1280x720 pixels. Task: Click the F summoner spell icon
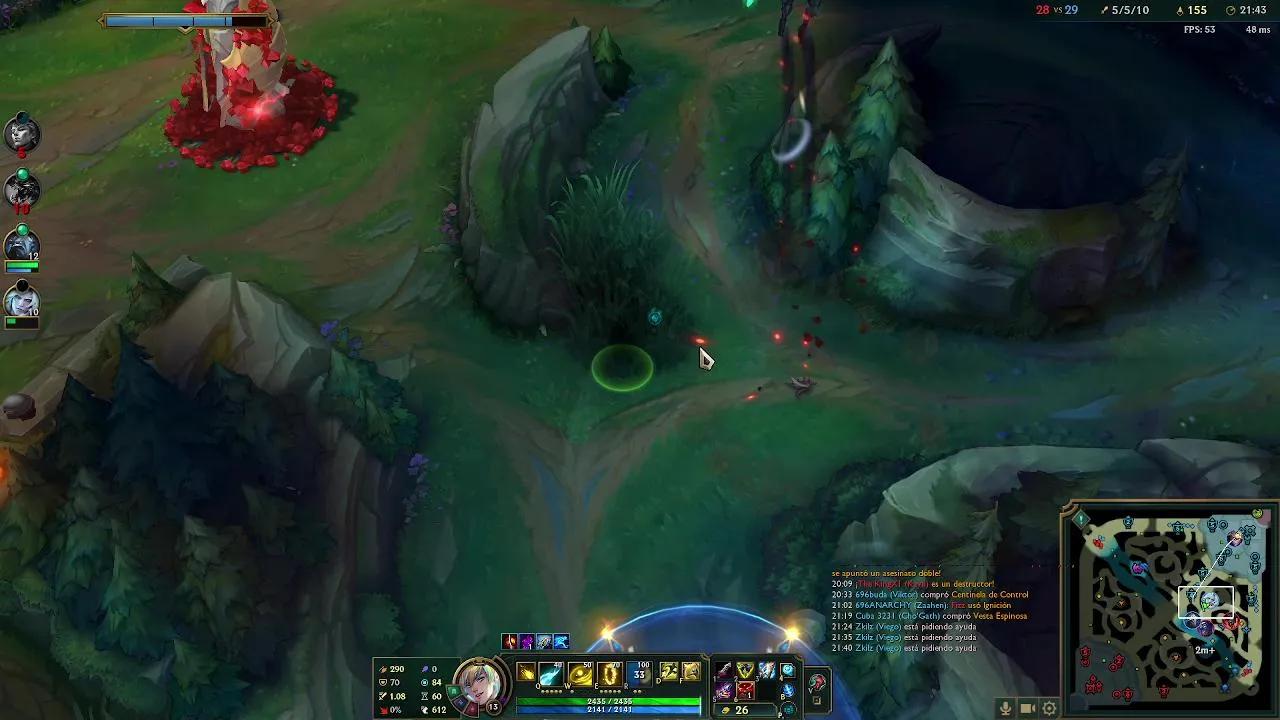tap(690, 670)
